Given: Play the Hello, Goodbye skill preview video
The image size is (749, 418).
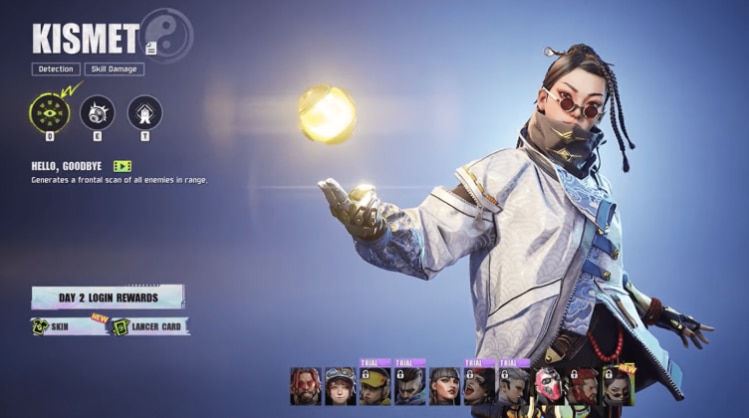Looking at the screenshot, I should 122,166.
